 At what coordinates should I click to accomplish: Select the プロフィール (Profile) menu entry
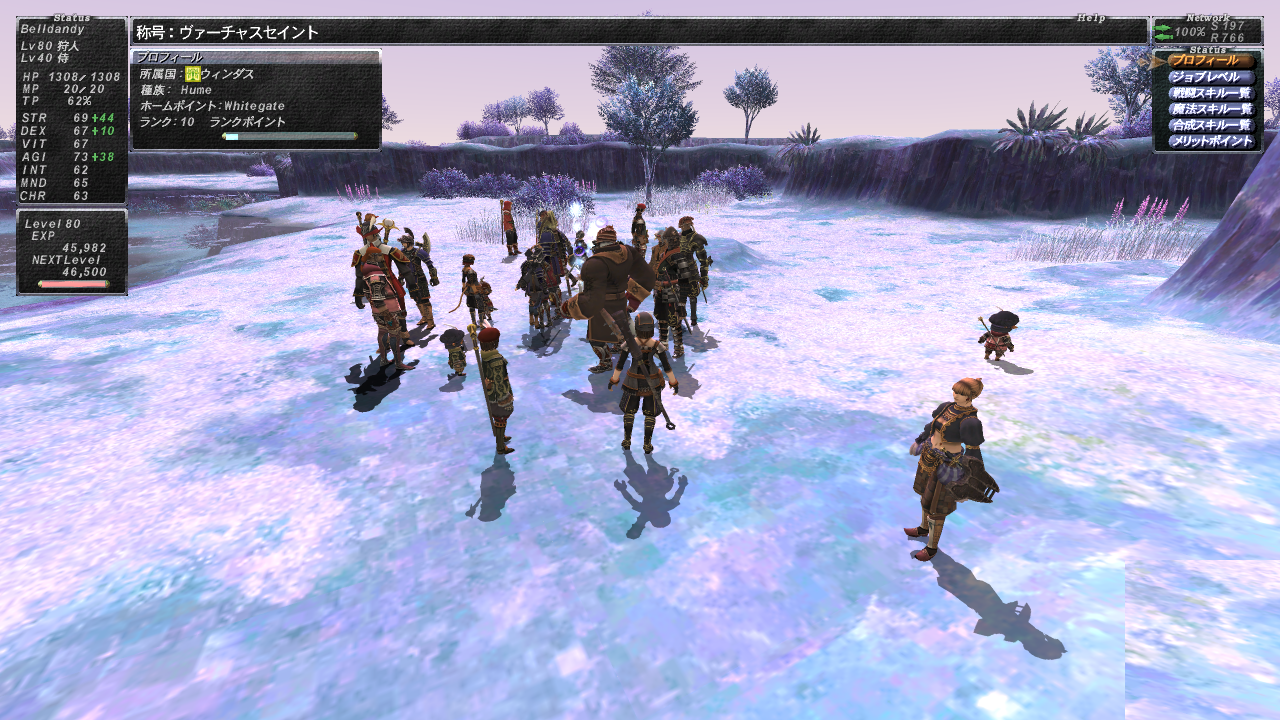[x=1210, y=61]
